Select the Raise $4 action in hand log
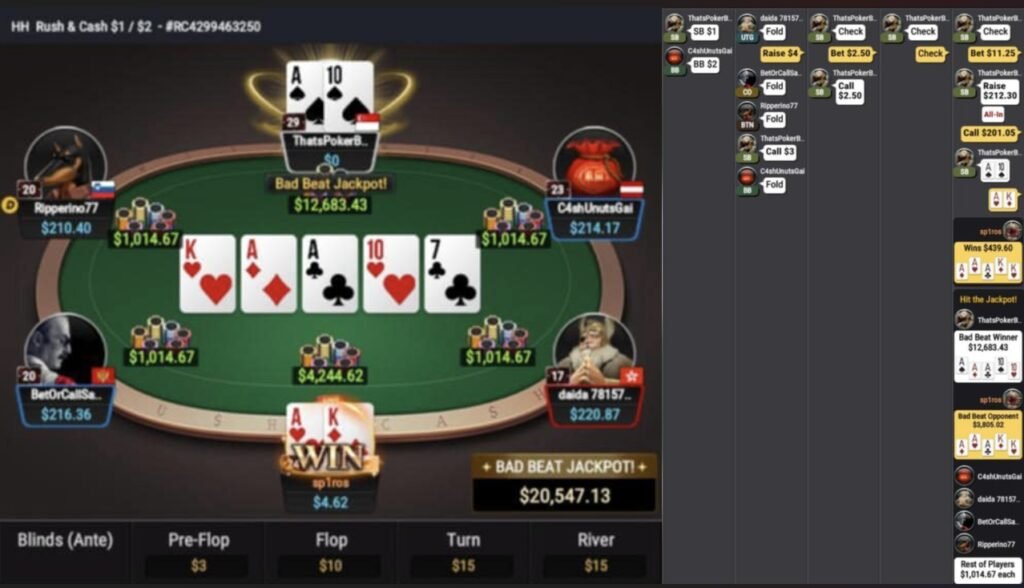Screen dimensions: 1024x588 [x=780, y=54]
